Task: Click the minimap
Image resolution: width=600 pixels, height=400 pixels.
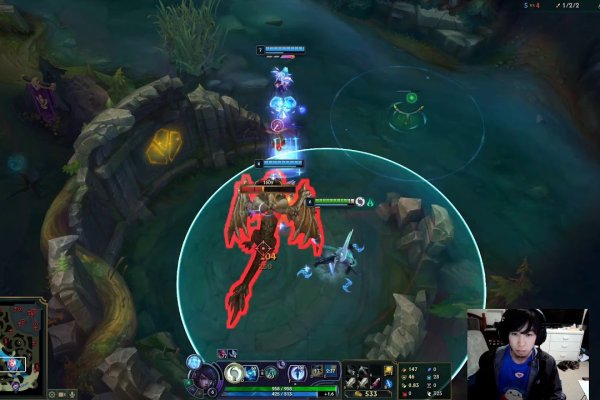Action: click(x=23, y=340)
